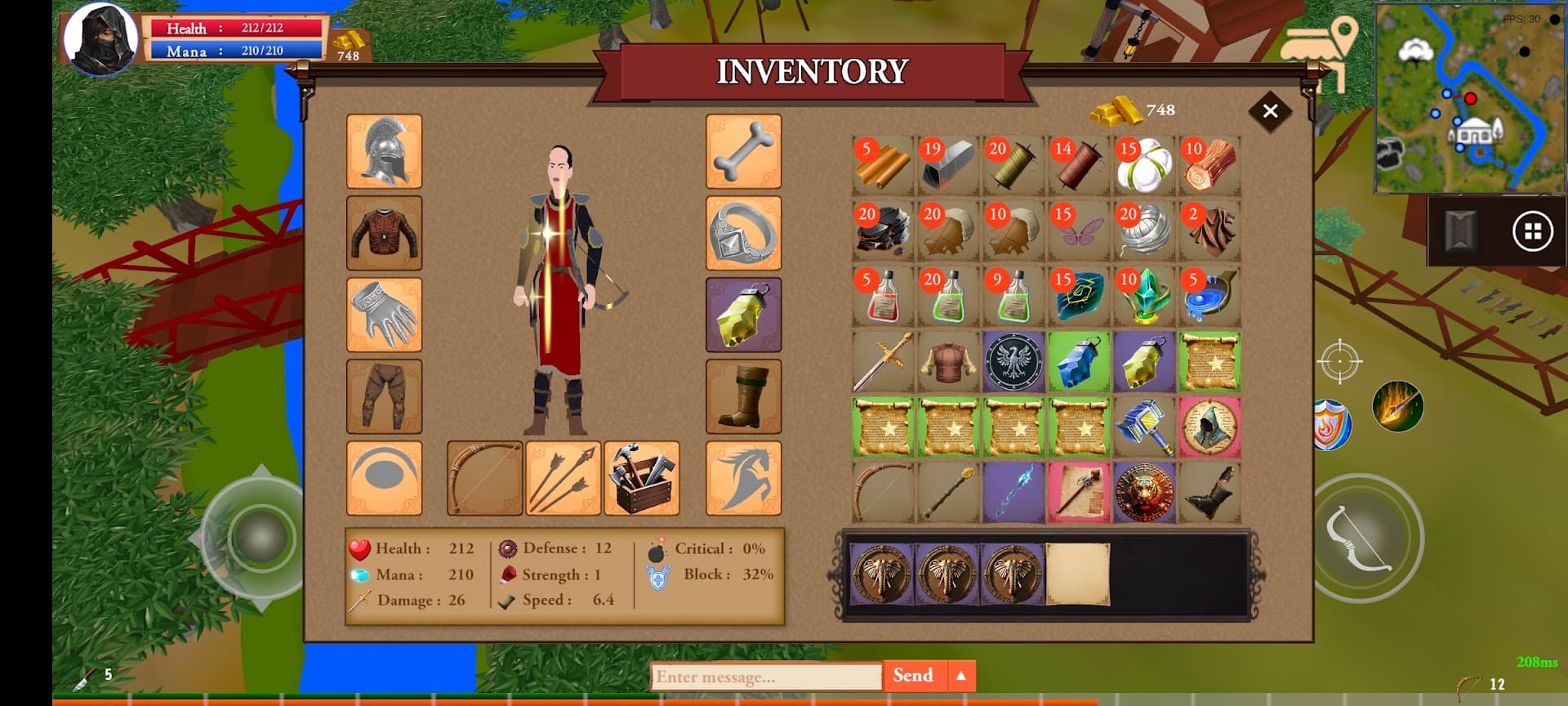Image resolution: width=1568 pixels, height=706 pixels.
Task: Select the red potion stack
Action: 882,297
